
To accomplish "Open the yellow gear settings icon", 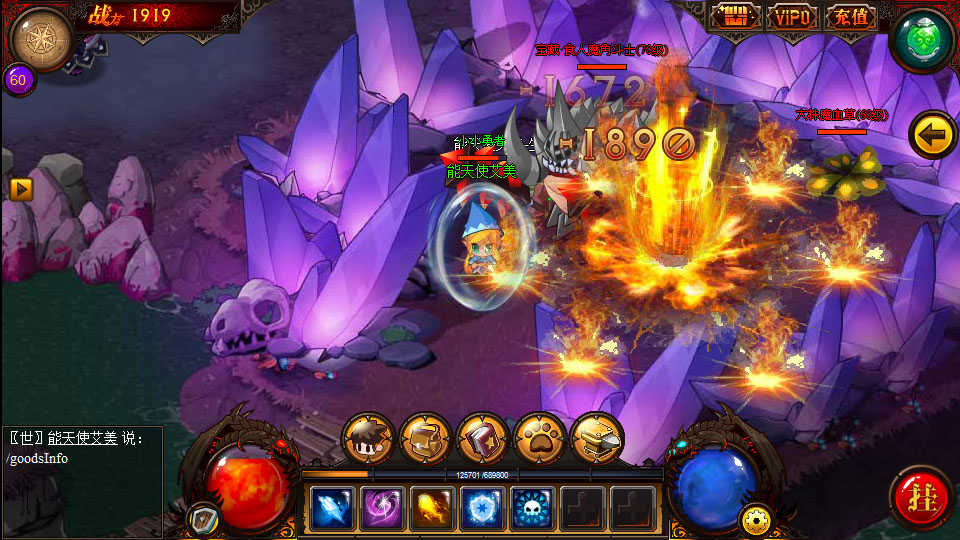I will (x=754, y=520).
